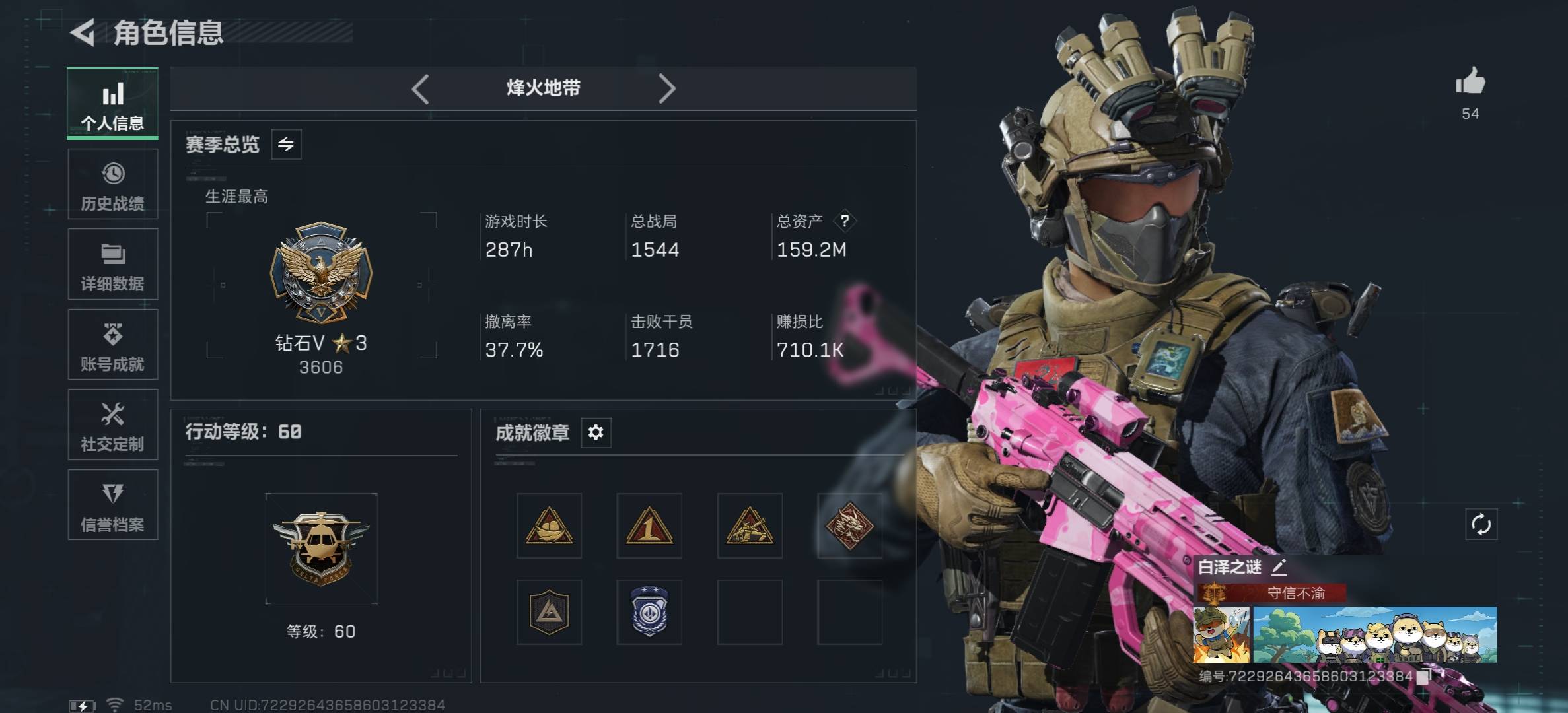This screenshot has width=1568, height=713.
Task: Go back using the arrow beside 角色信息
Action: pos(83,32)
